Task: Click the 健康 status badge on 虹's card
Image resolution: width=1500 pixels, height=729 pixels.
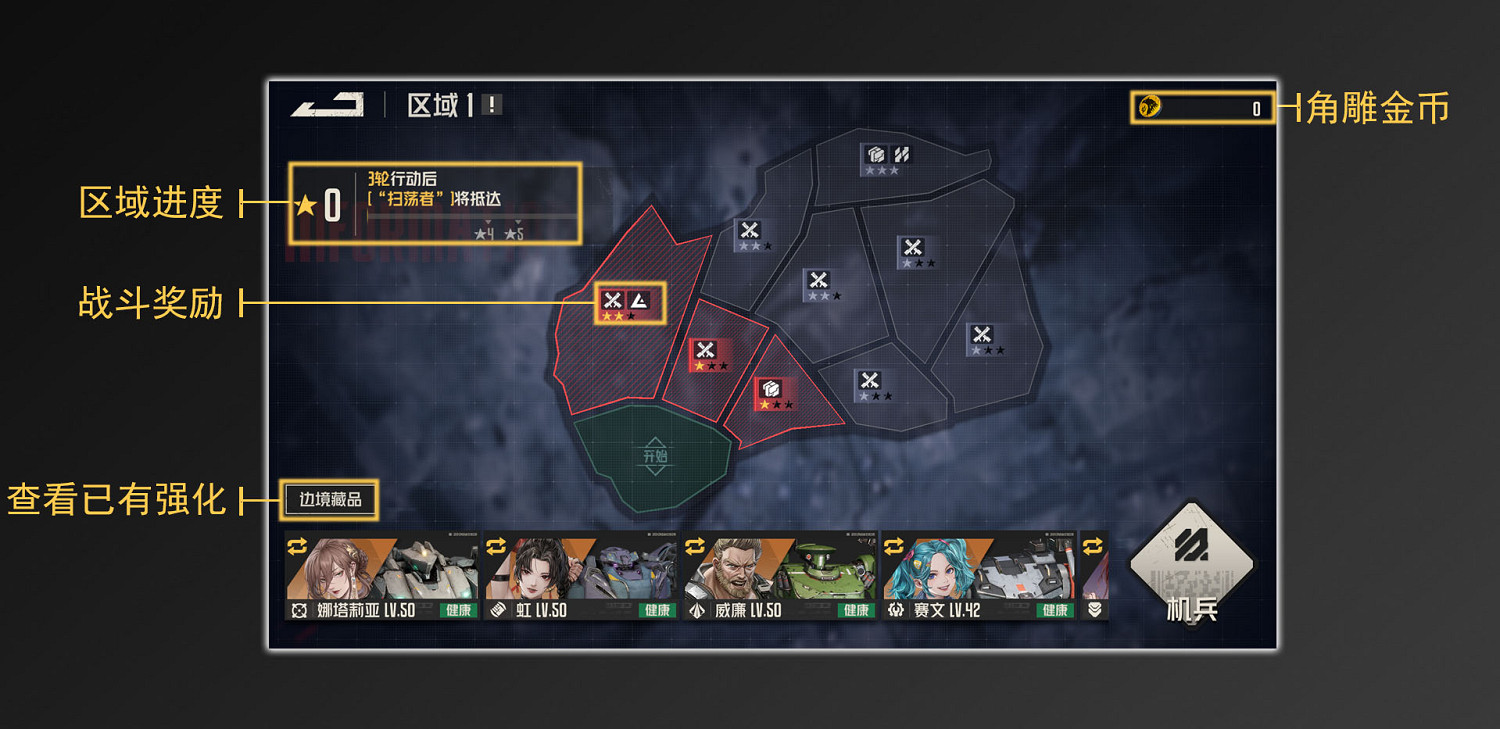Action: pos(656,610)
